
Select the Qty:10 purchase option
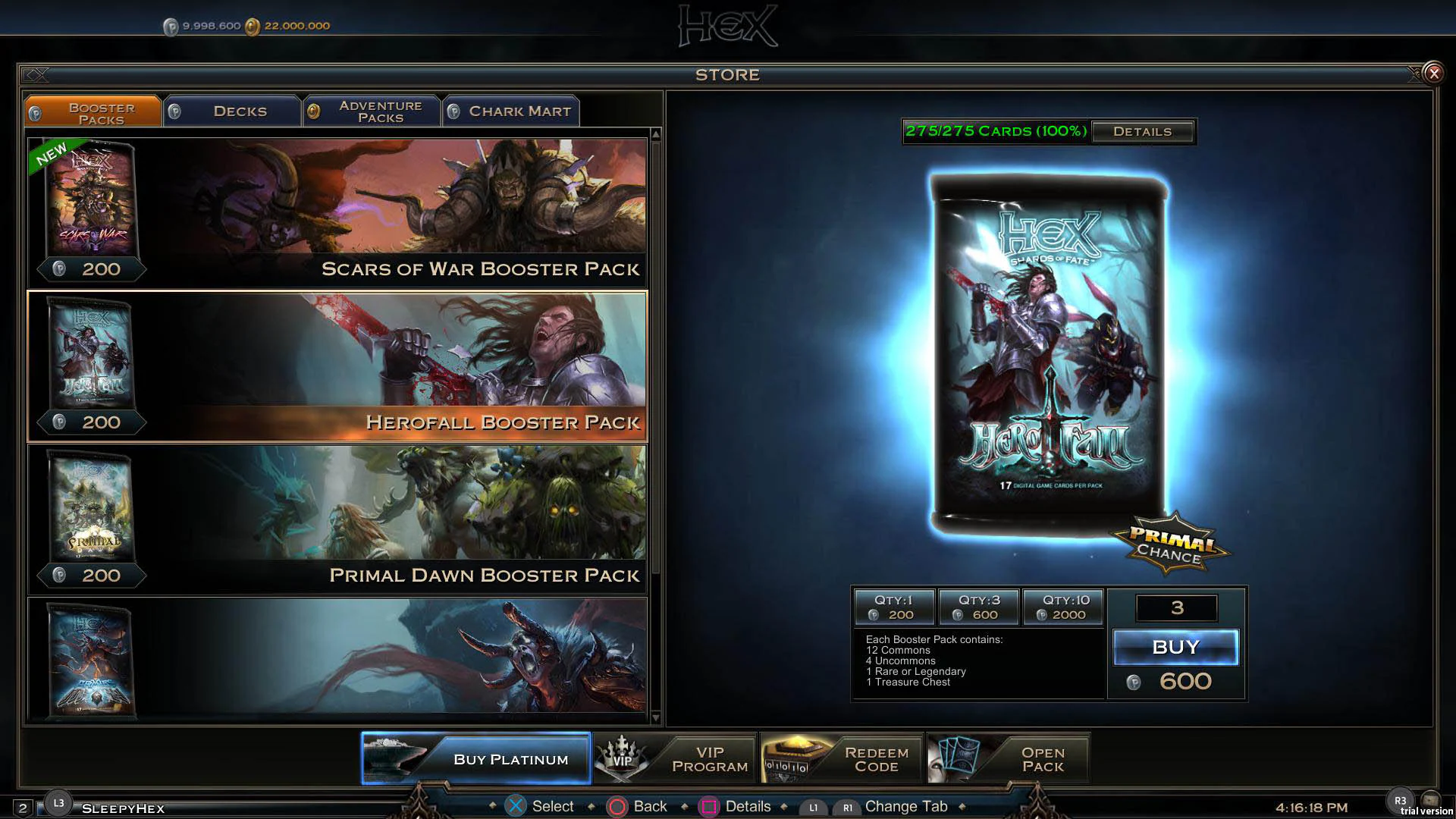click(x=1063, y=607)
